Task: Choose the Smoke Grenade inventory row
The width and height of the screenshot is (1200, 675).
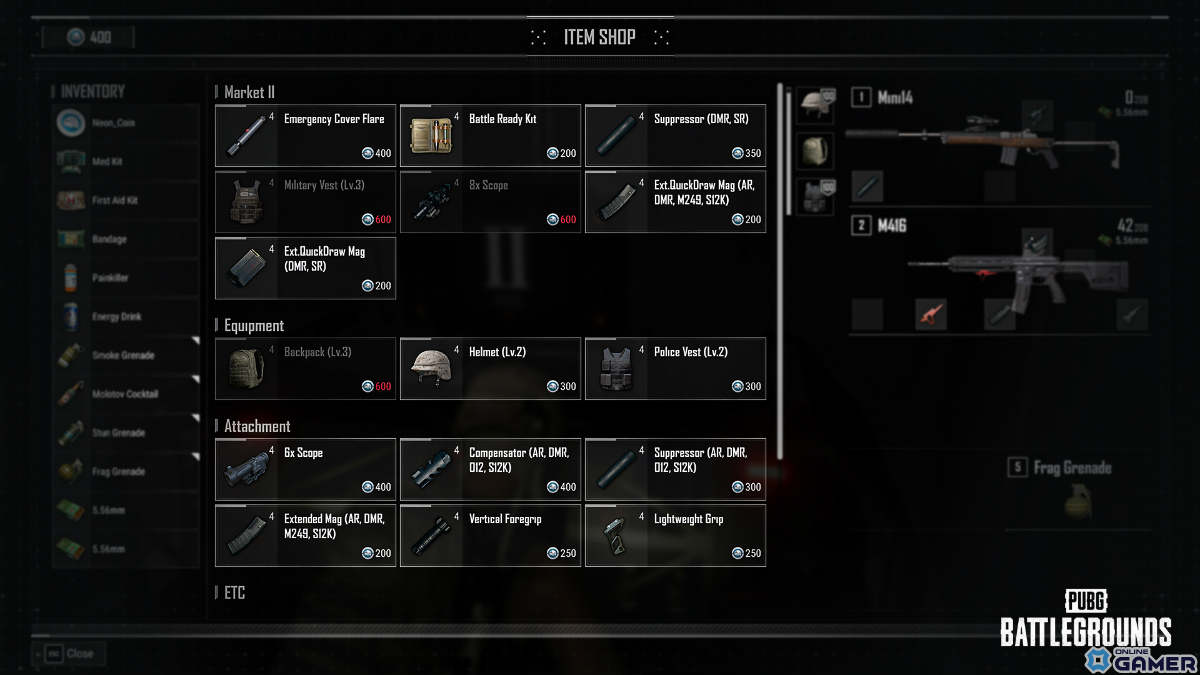Action: [125, 355]
